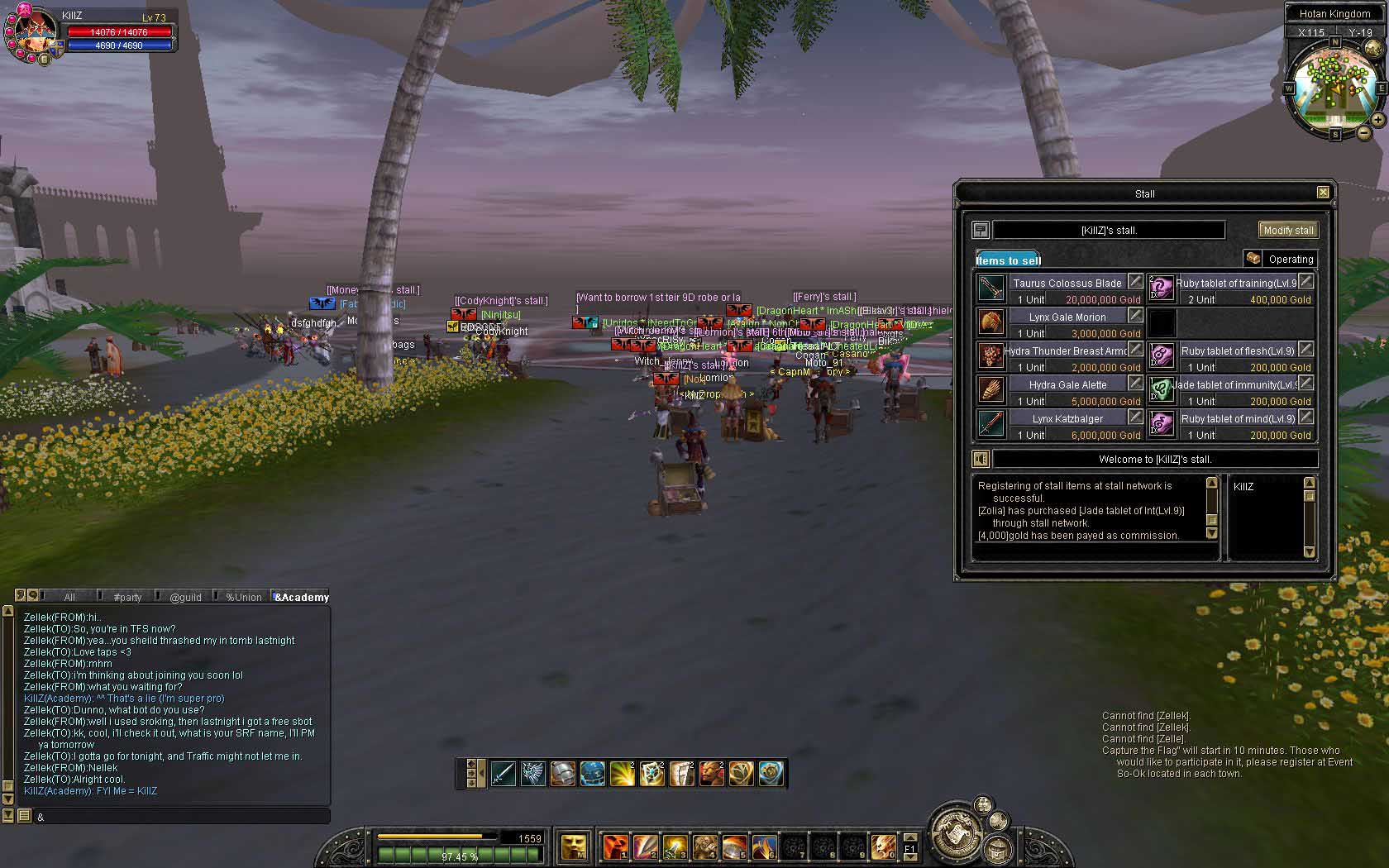Zoom in the minimap
Screen dimensions: 1389x868
pos(1377,120)
